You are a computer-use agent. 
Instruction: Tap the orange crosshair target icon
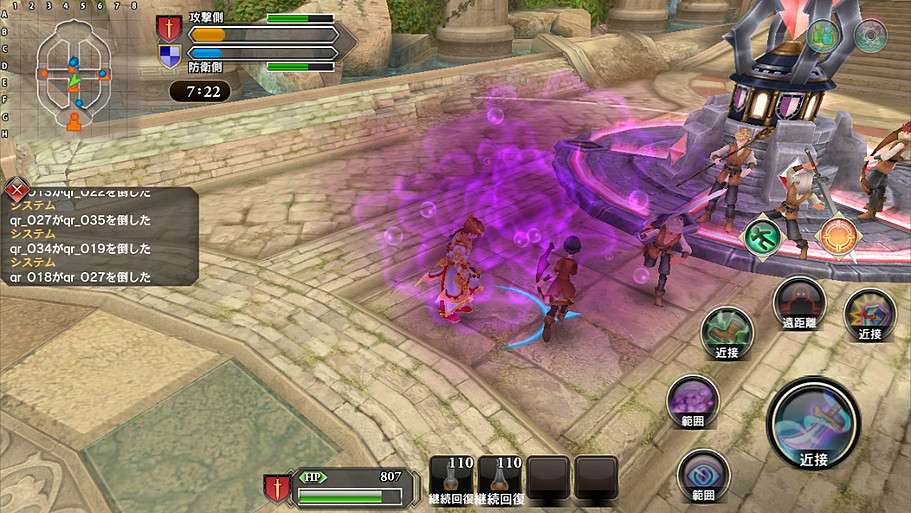[x=838, y=236]
